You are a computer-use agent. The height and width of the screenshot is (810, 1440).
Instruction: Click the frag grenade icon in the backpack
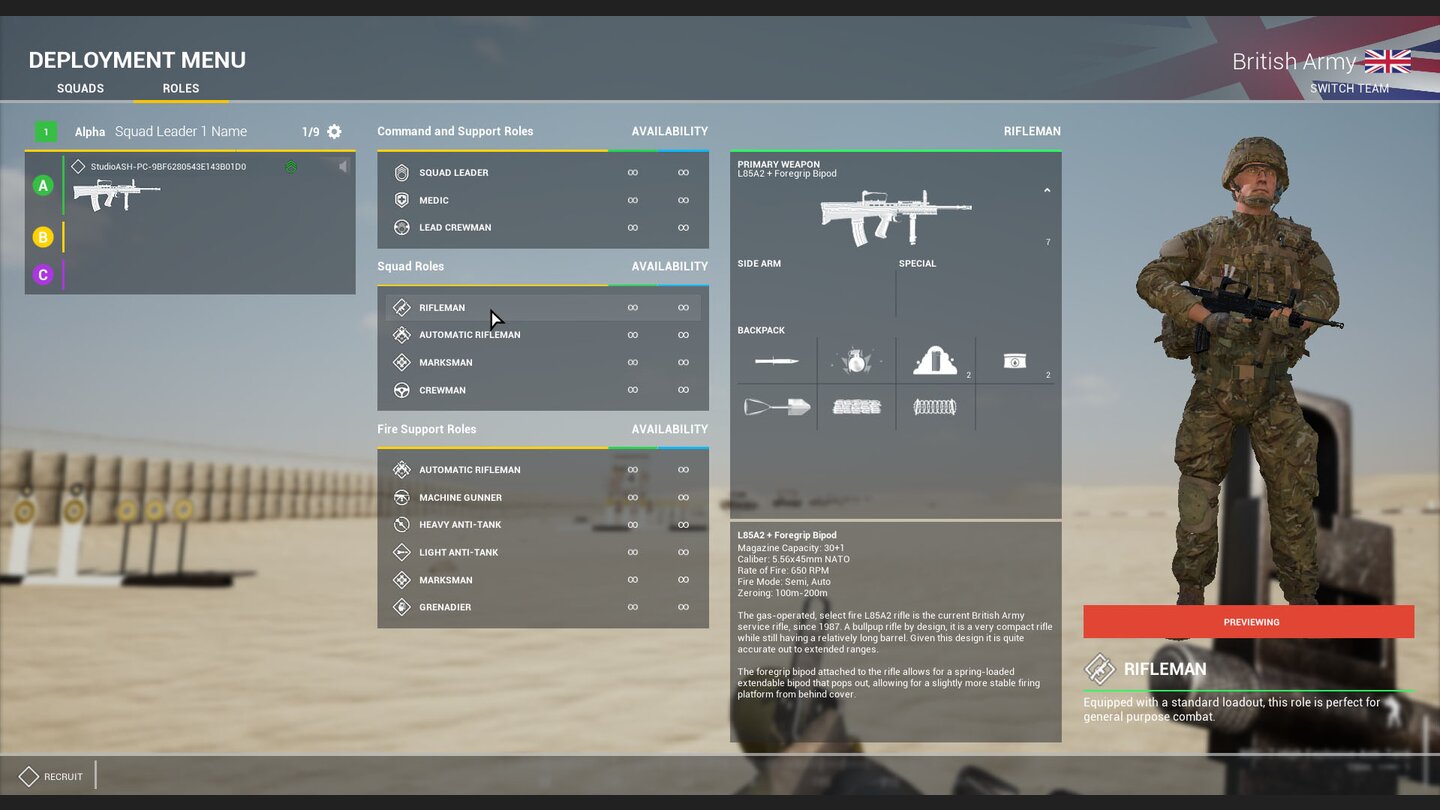pos(855,361)
